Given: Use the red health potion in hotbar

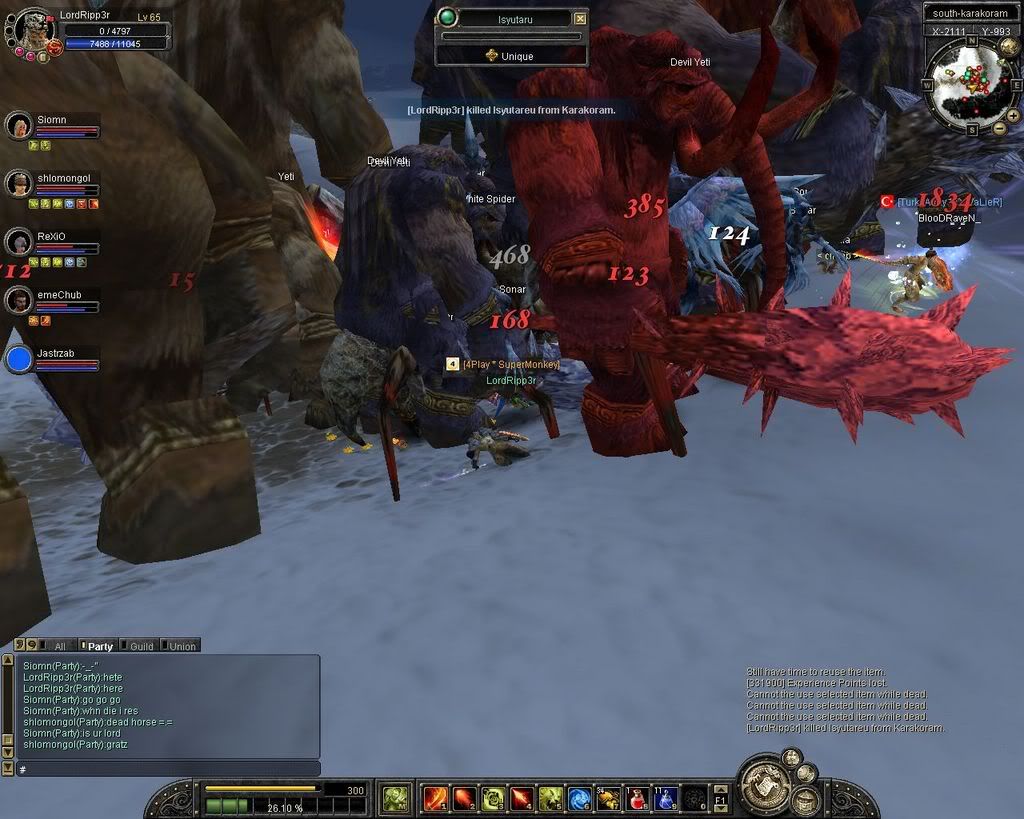Looking at the screenshot, I should (x=637, y=798).
